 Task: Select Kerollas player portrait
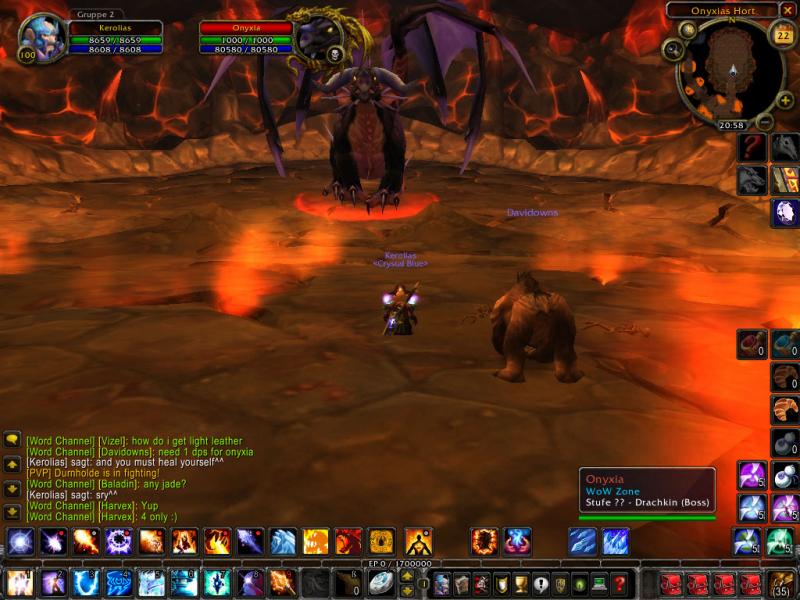coord(42,38)
